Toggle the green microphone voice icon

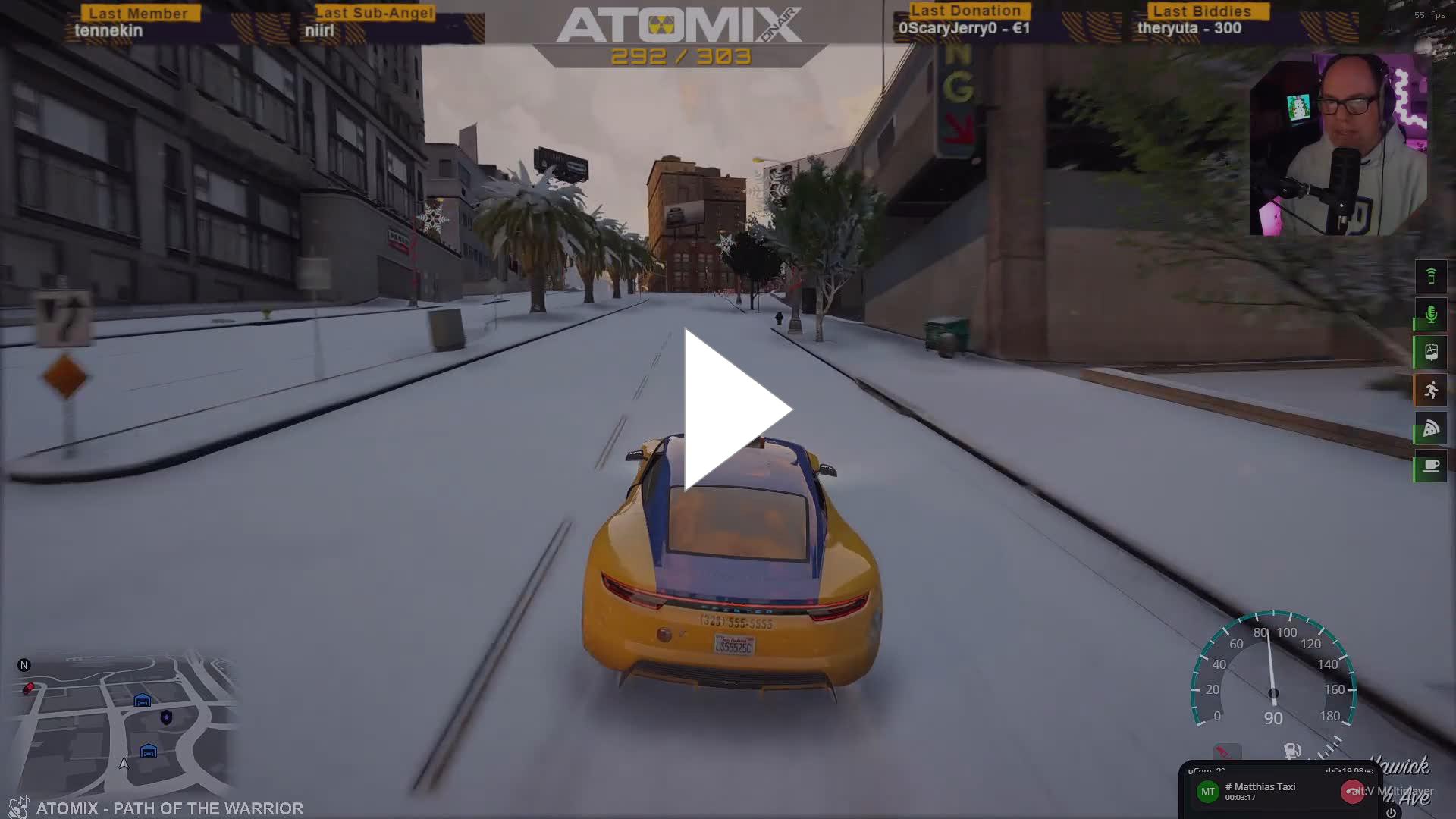coord(1431,314)
